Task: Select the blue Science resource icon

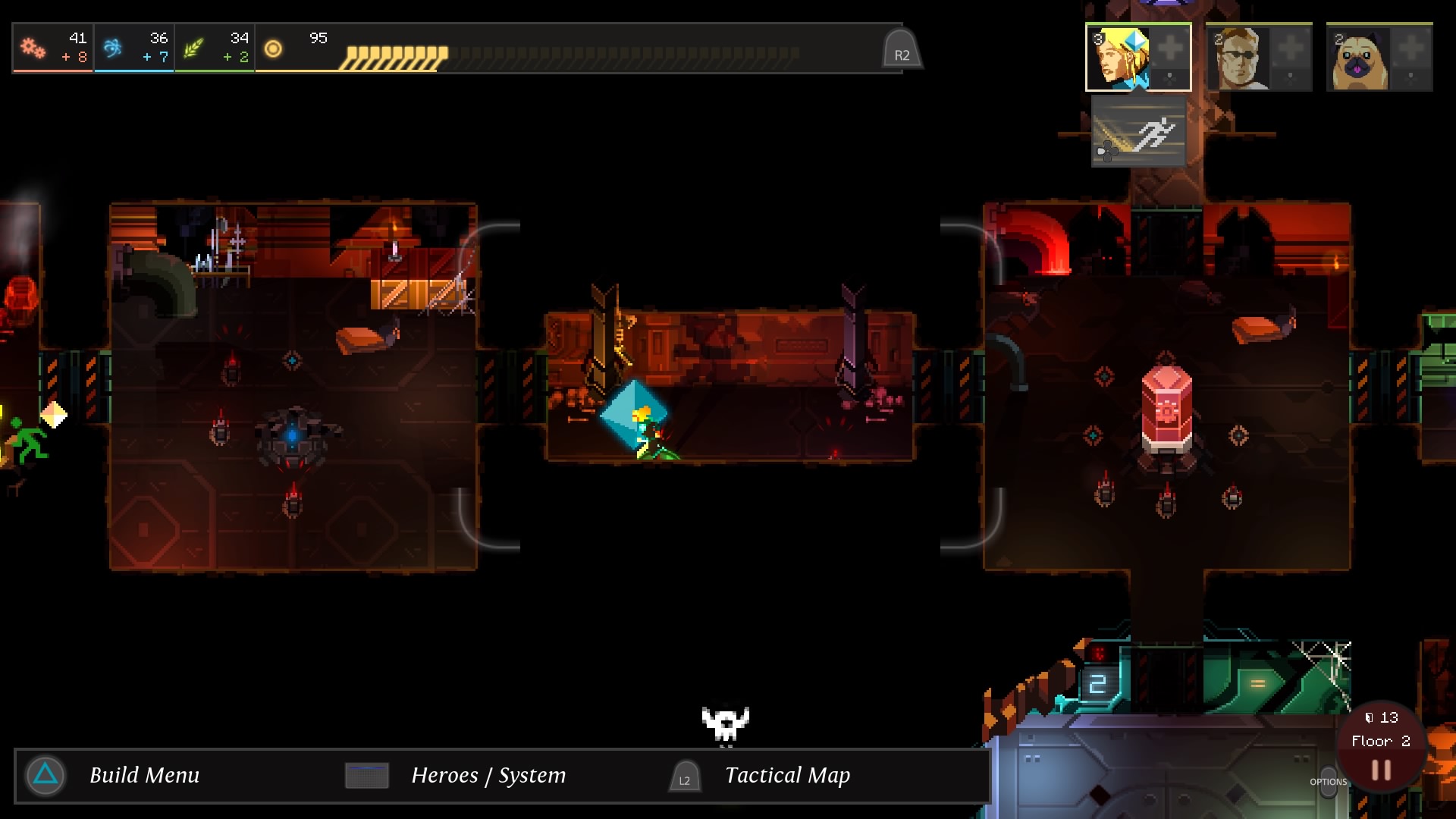Action: [111, 47]
